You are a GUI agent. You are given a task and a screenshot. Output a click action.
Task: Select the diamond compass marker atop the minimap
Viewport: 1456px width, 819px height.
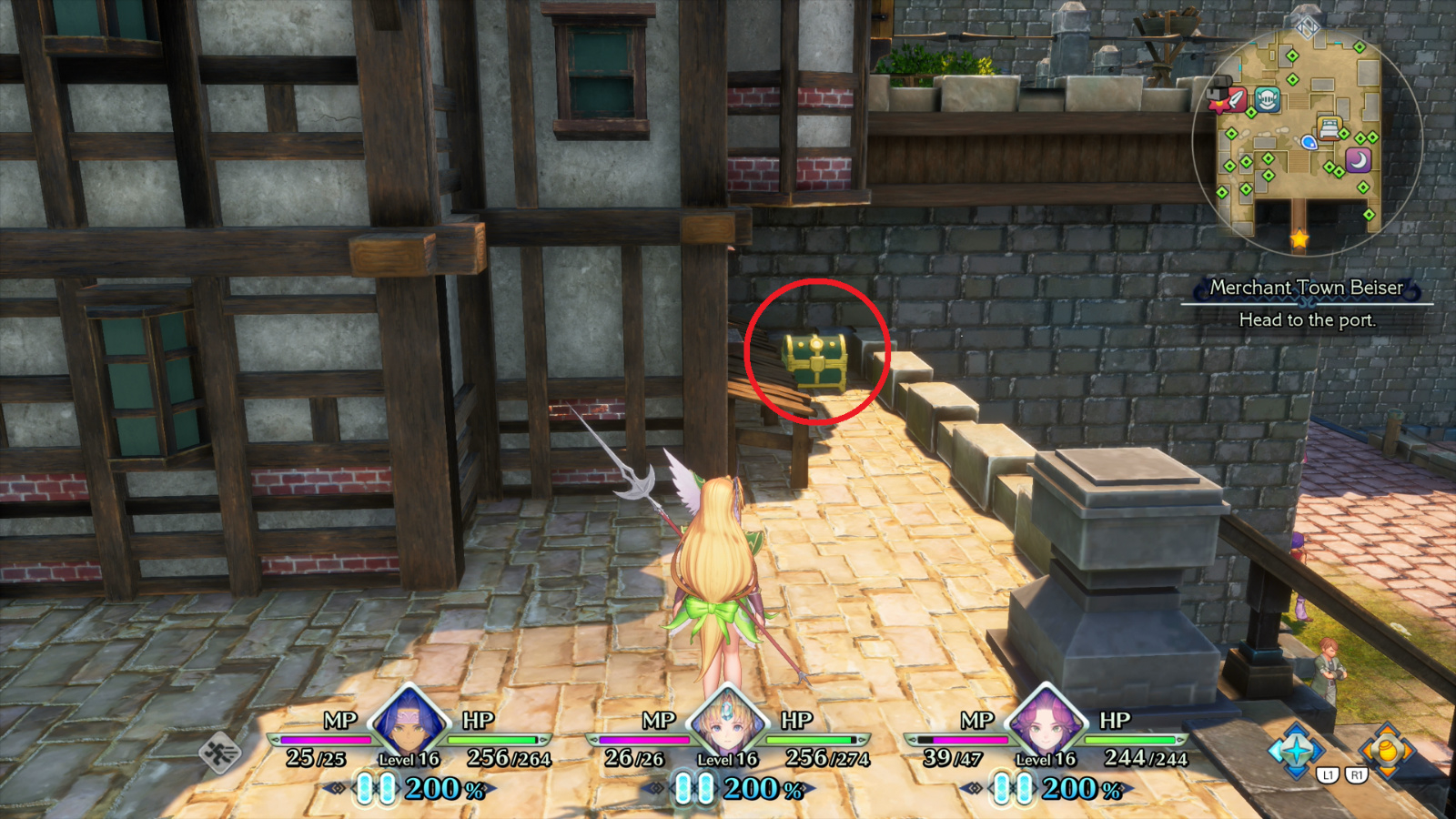1306,25
